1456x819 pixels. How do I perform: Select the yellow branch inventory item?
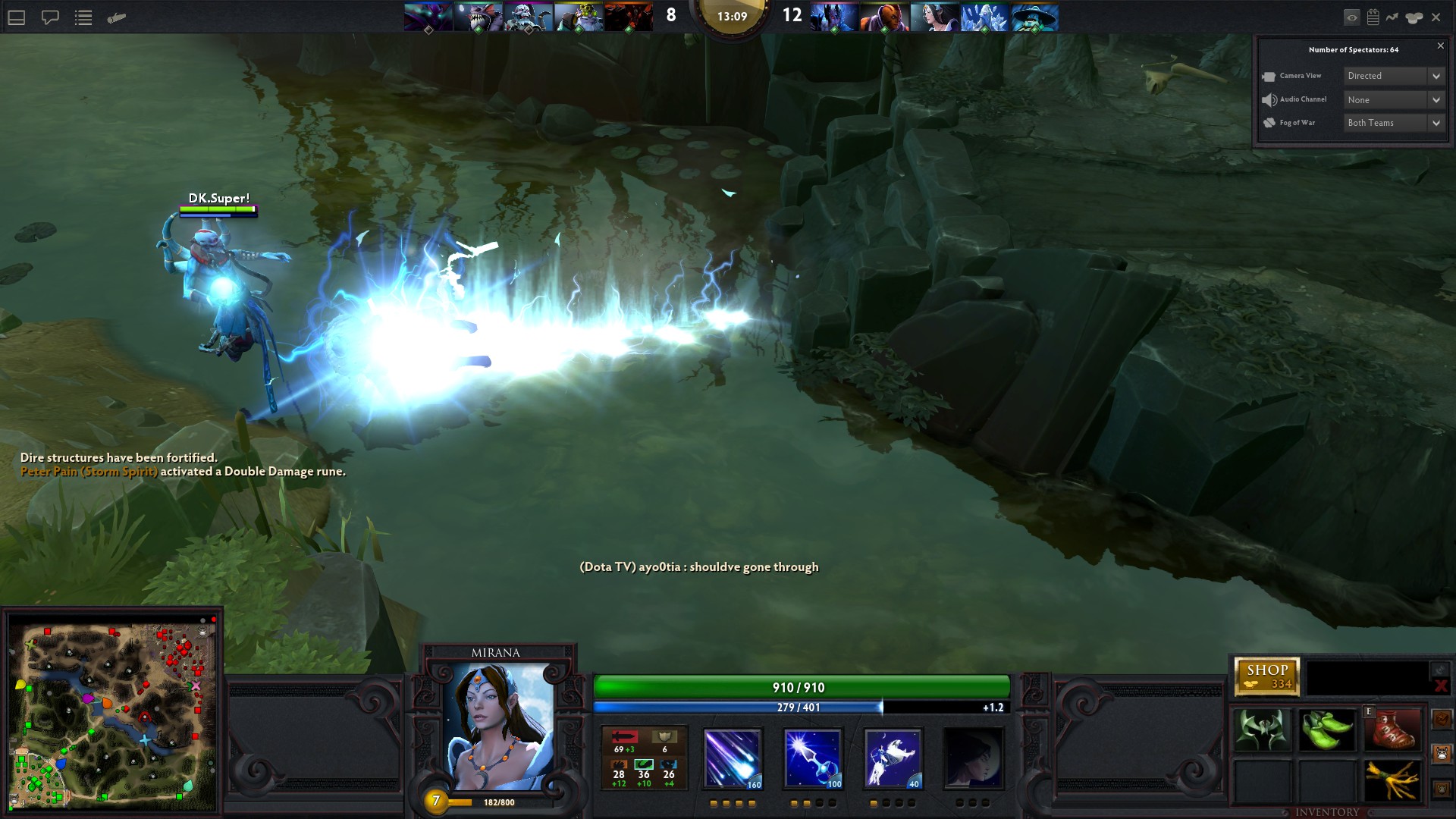1392,780
